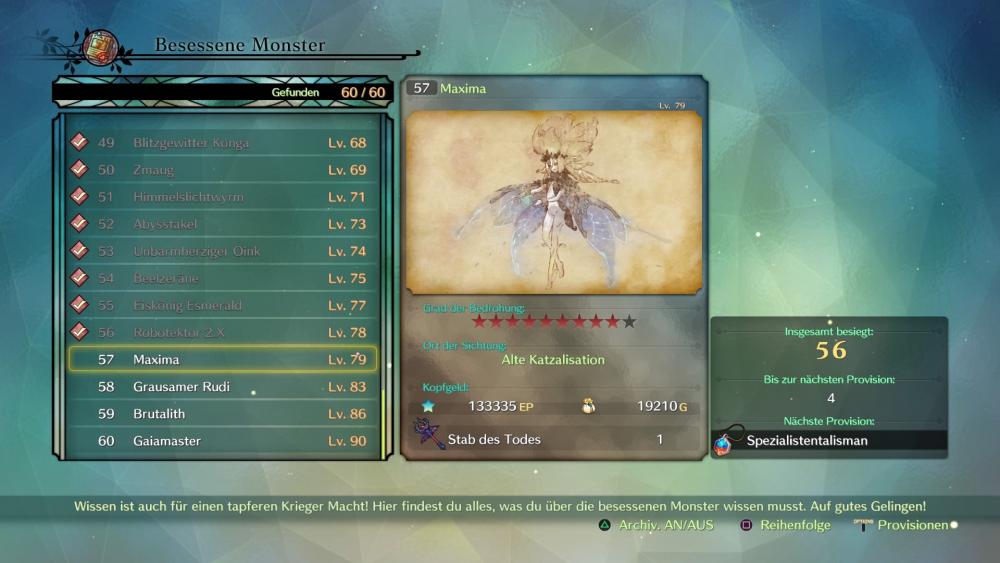The height and width of the screenshot is (563, 1000).
Task: Select Himmelslichtwyrm row
Action: click(222, 197)
